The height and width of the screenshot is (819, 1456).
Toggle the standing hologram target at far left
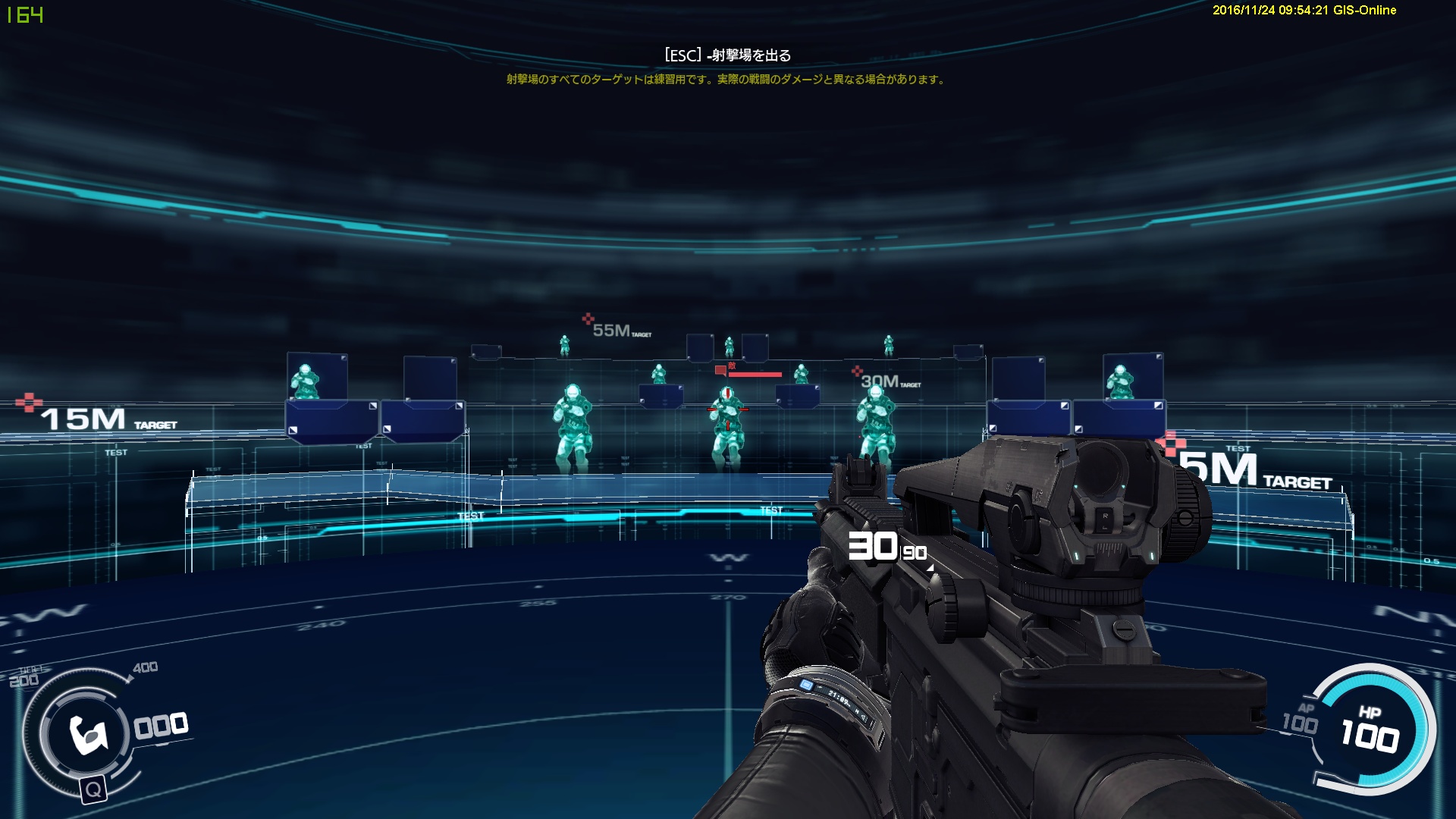tap(303, 379)
